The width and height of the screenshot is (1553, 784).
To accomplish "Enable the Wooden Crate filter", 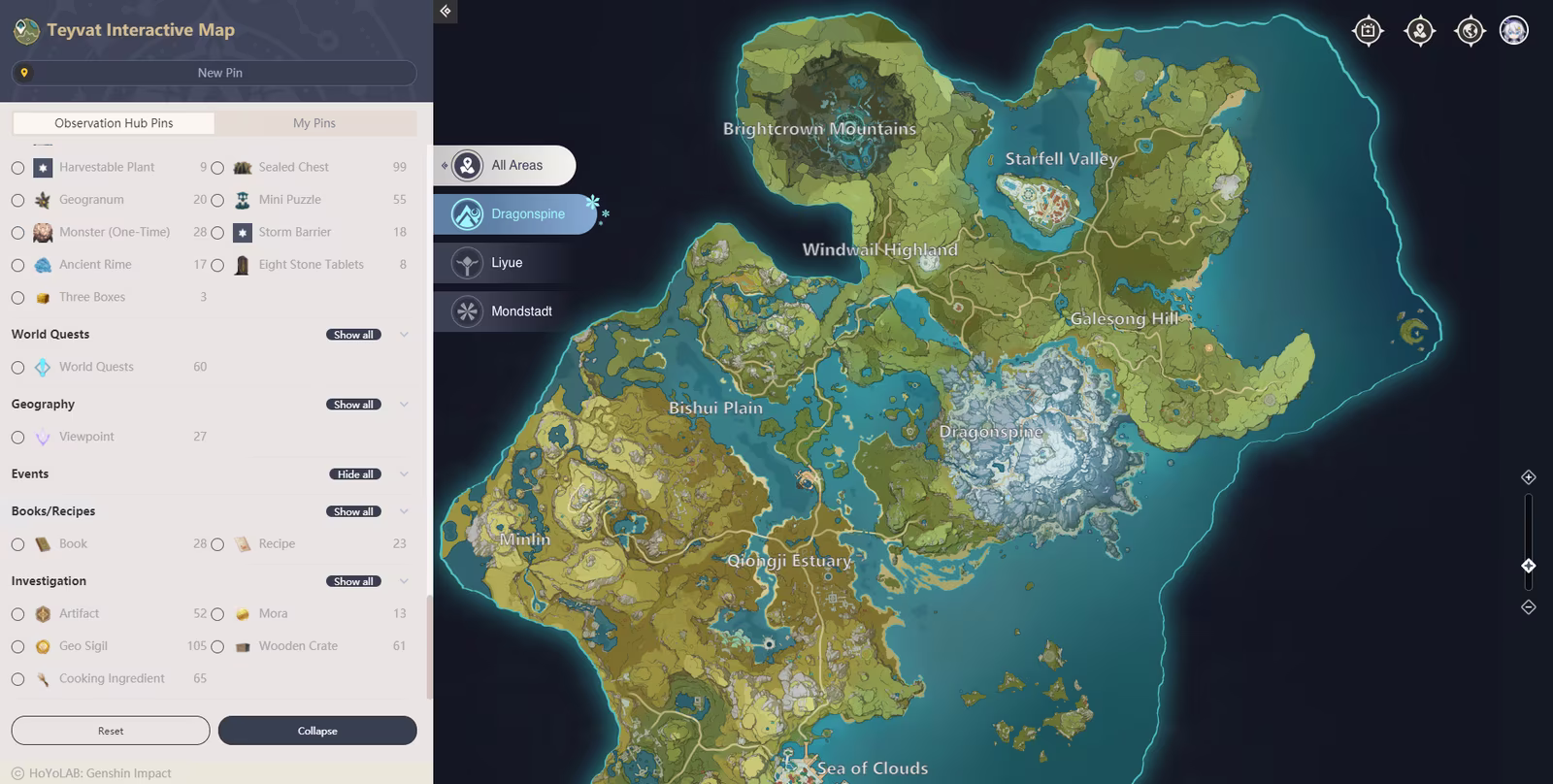I will (x=217, y=647).
